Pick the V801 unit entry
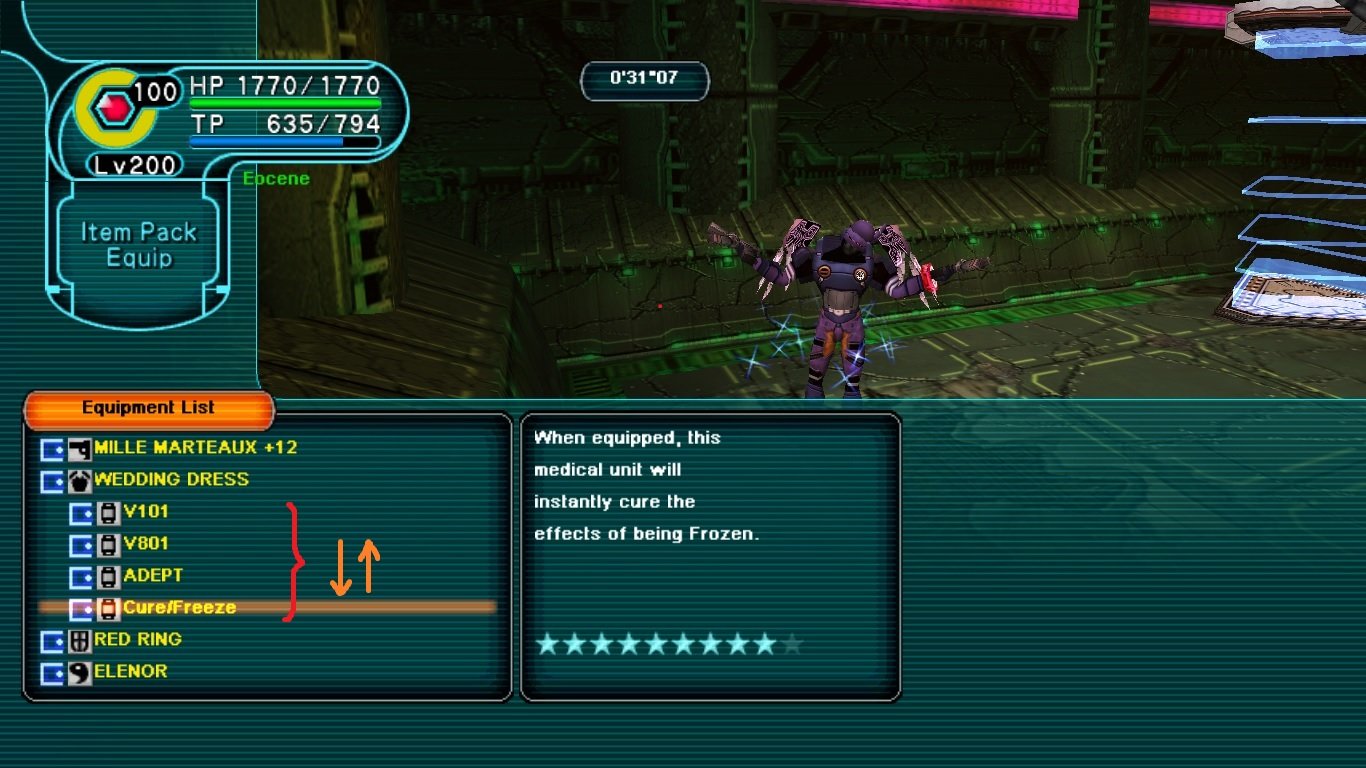 146,544
